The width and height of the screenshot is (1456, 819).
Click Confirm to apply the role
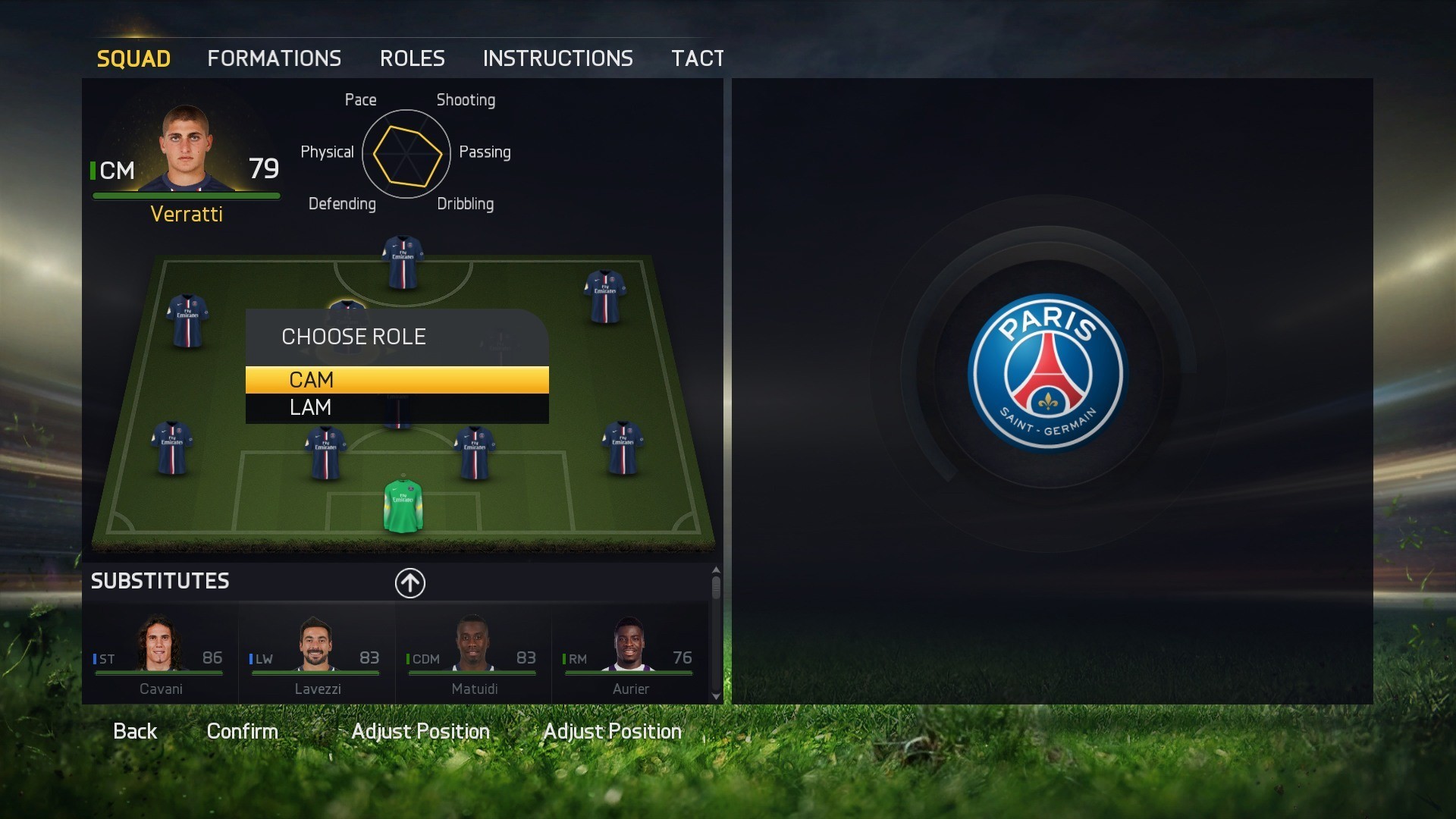tap(242, 730)
